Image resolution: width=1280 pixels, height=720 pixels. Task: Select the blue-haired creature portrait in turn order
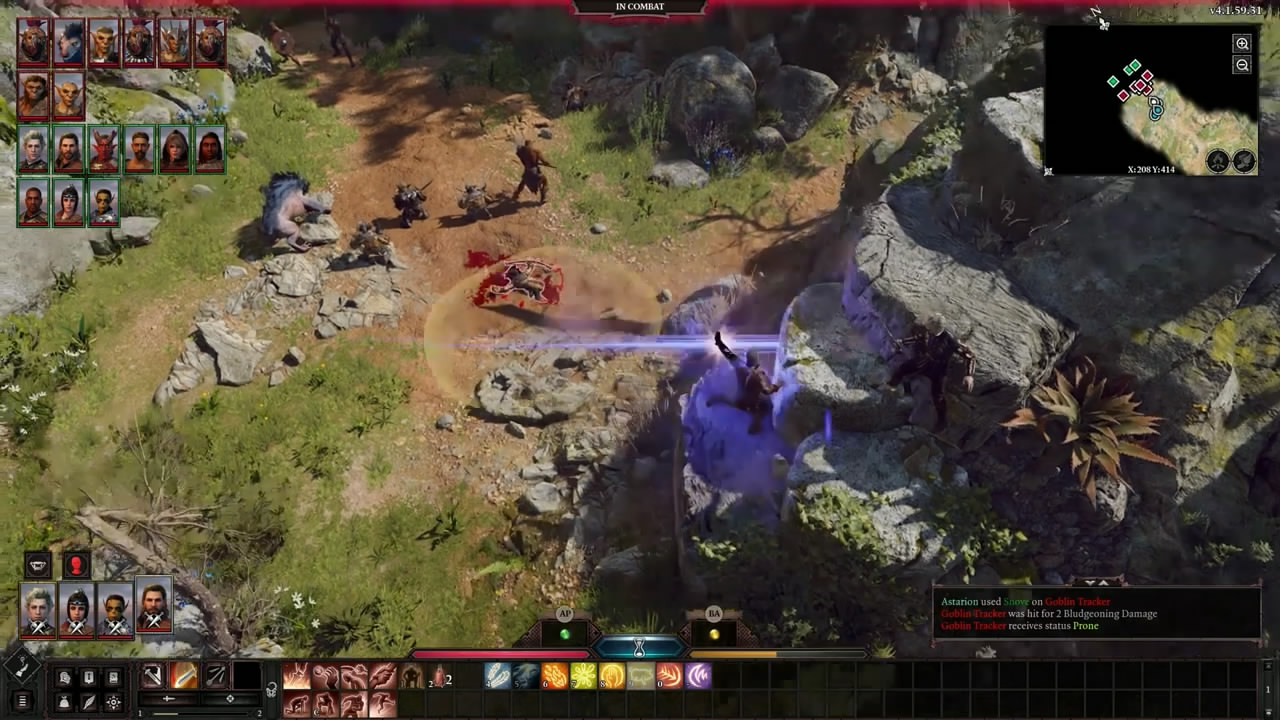point(68,42)
